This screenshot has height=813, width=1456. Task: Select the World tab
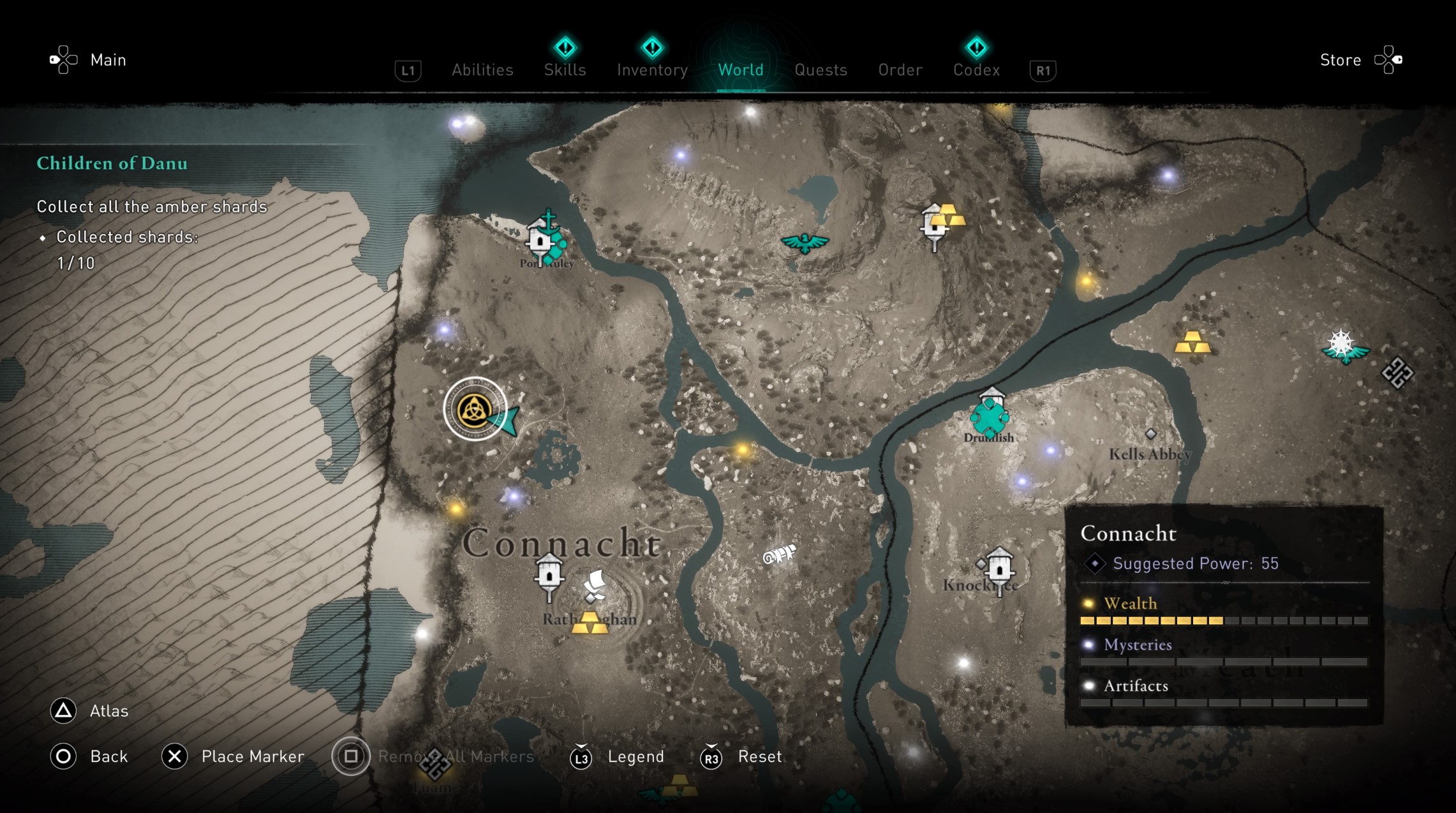(740, 70)
